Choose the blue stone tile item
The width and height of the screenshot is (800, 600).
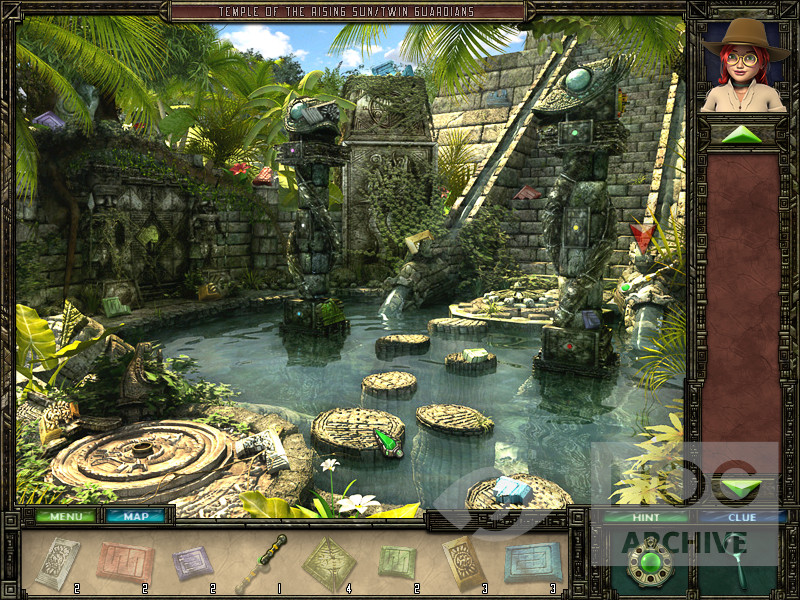point(532,562)
